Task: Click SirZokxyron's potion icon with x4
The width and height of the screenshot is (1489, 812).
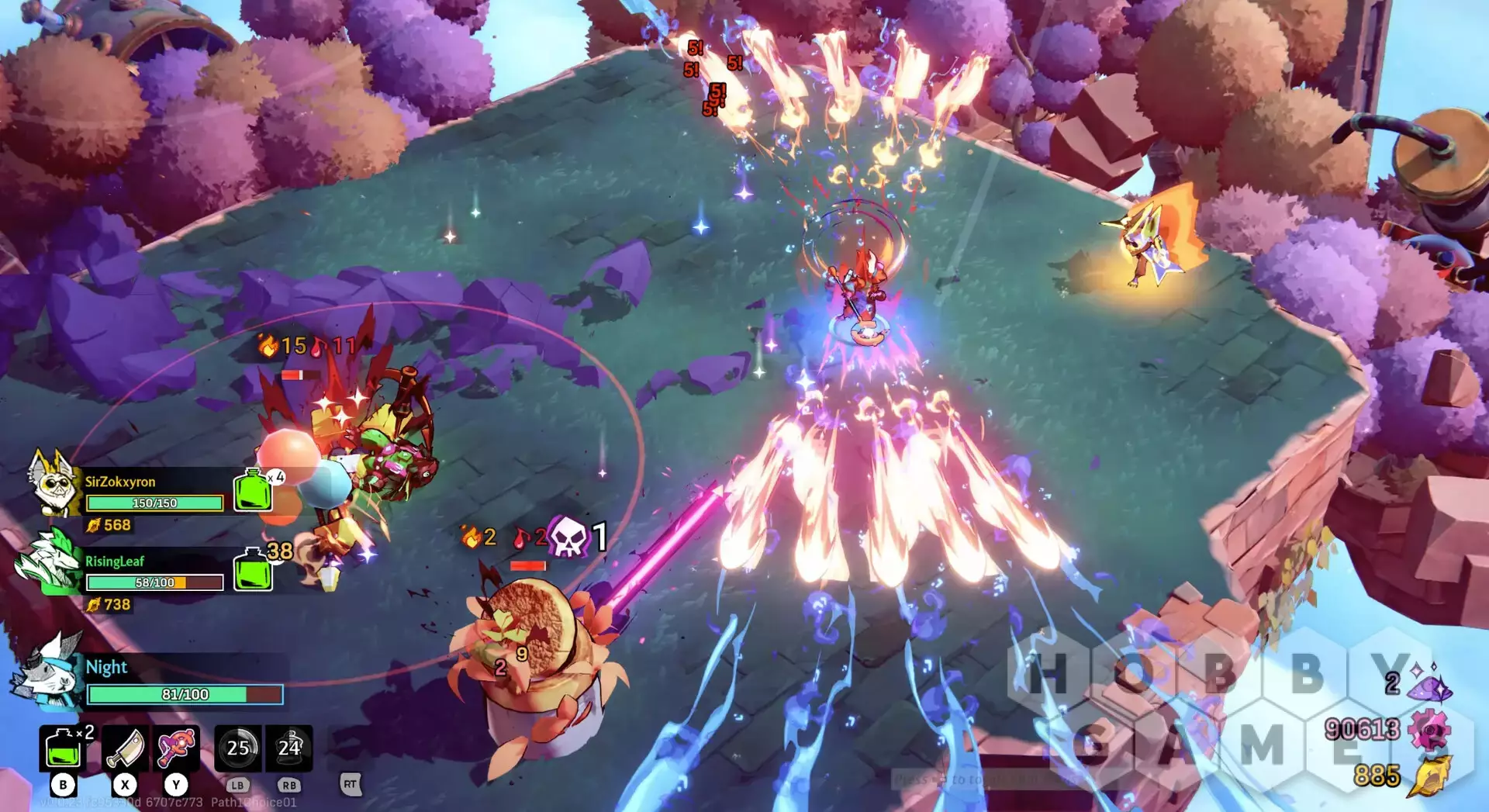Action: point(254,491)
